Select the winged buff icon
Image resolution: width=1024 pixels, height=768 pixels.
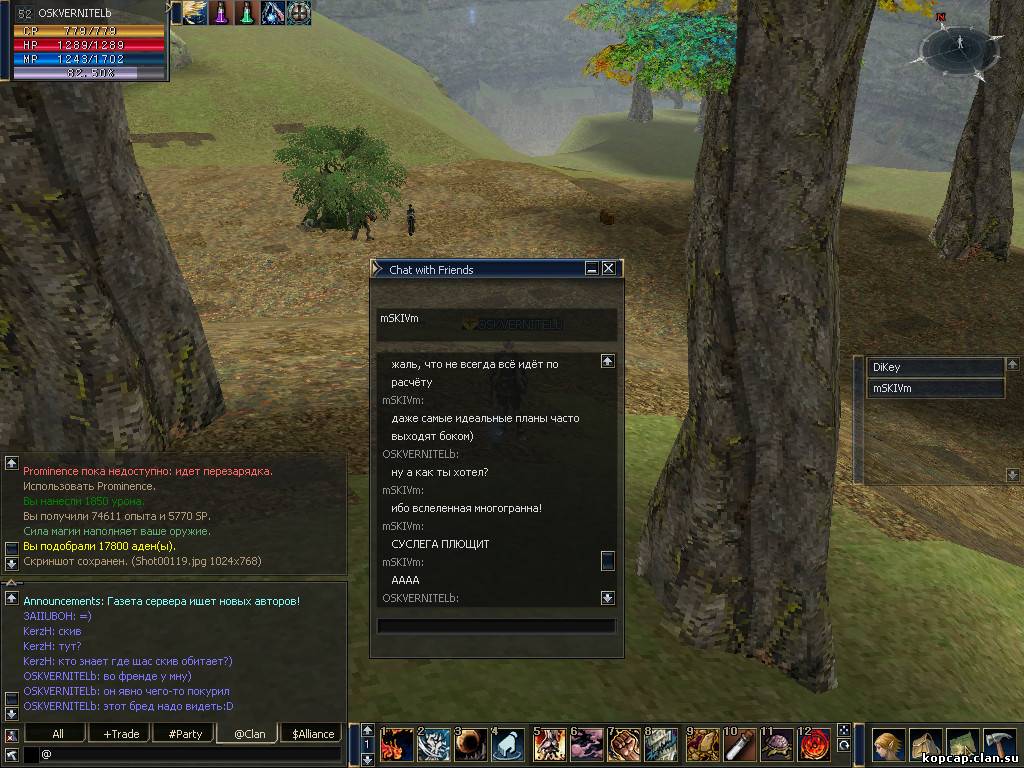196,13
